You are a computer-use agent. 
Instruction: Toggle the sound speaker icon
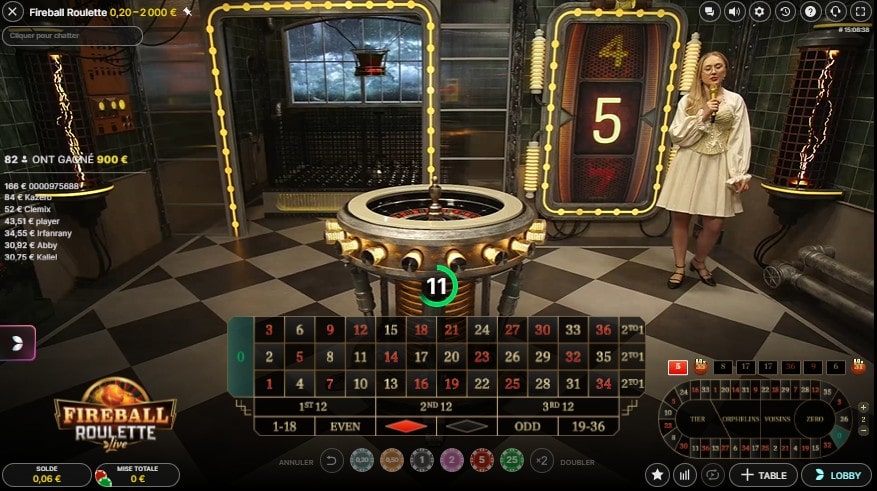(735, 12)
